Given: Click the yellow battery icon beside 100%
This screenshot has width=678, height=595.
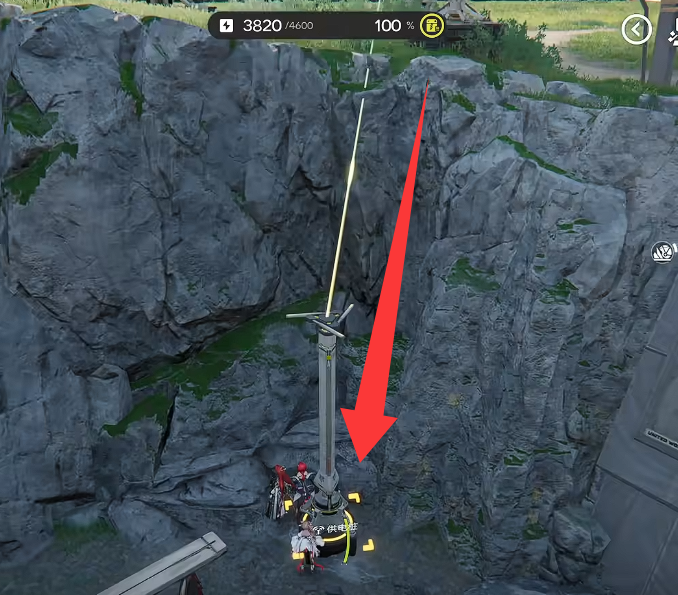Looking at the screenshot, I should (x=432, y=26).
